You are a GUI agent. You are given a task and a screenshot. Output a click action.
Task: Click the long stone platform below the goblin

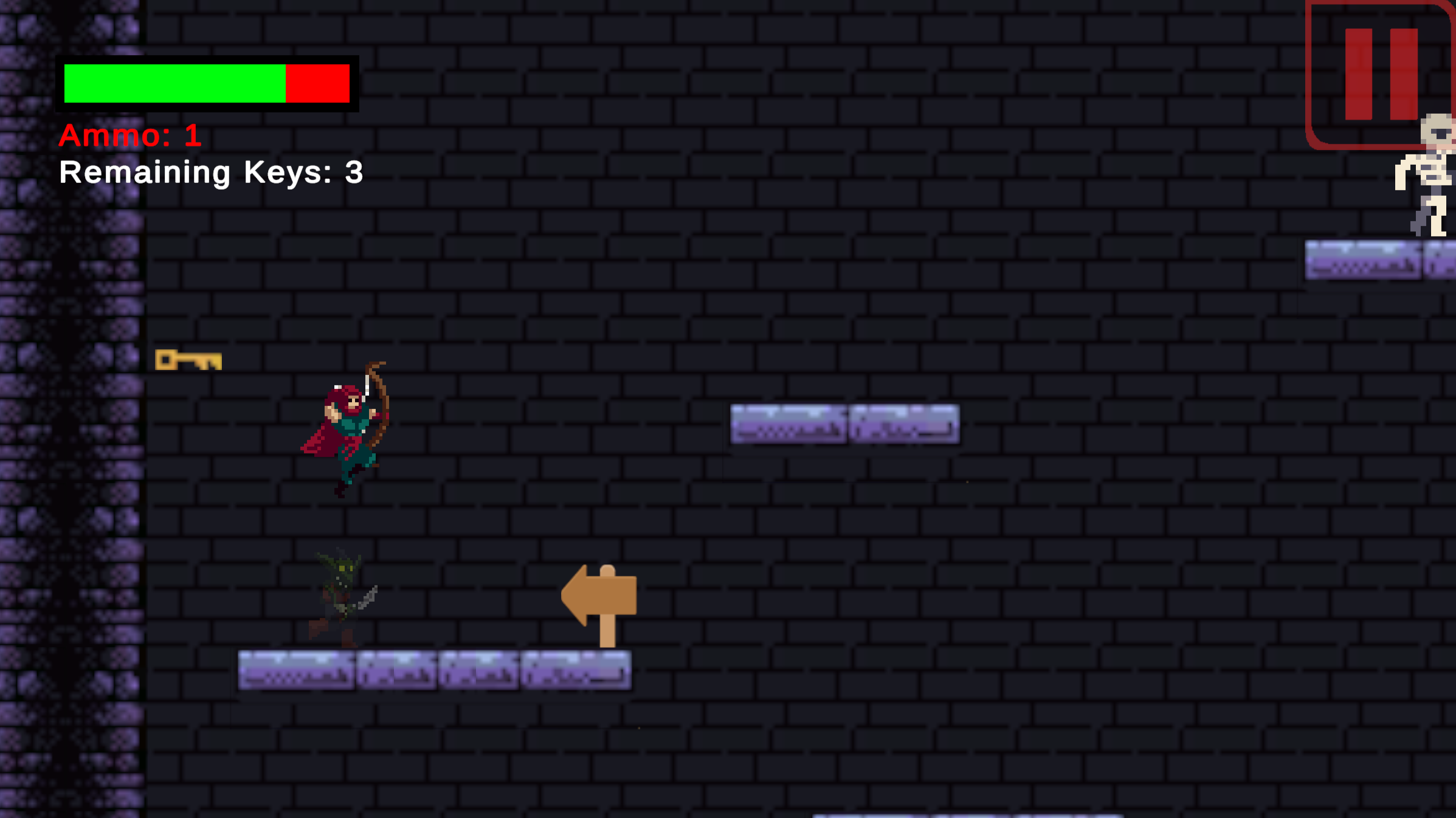(432, 672)
